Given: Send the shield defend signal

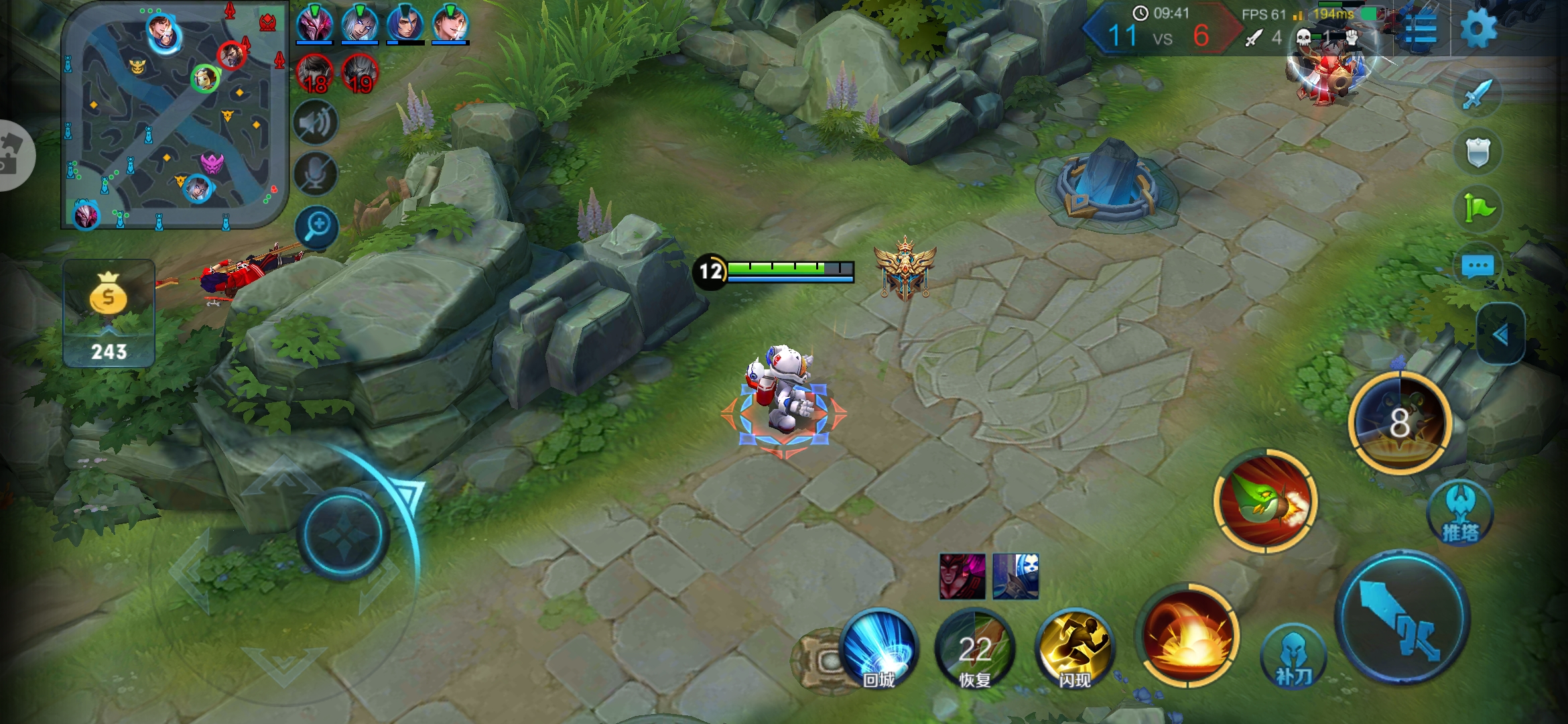Looking at the screenshot, I should pos(1478,152).
